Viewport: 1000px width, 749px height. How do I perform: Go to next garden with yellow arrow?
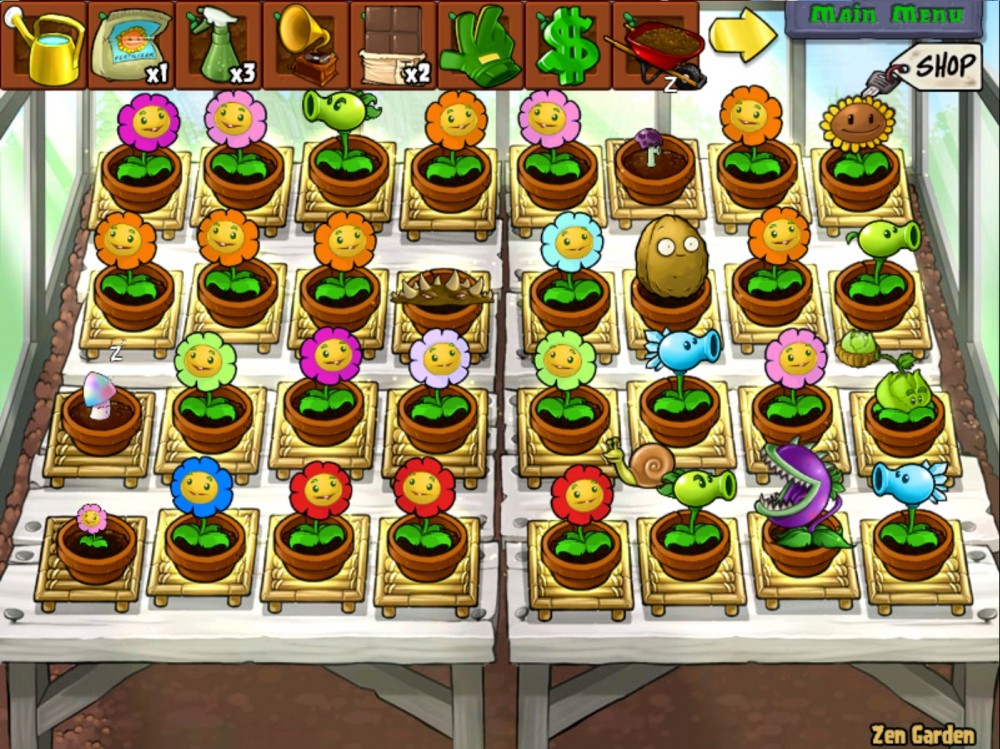pos(742,33)
